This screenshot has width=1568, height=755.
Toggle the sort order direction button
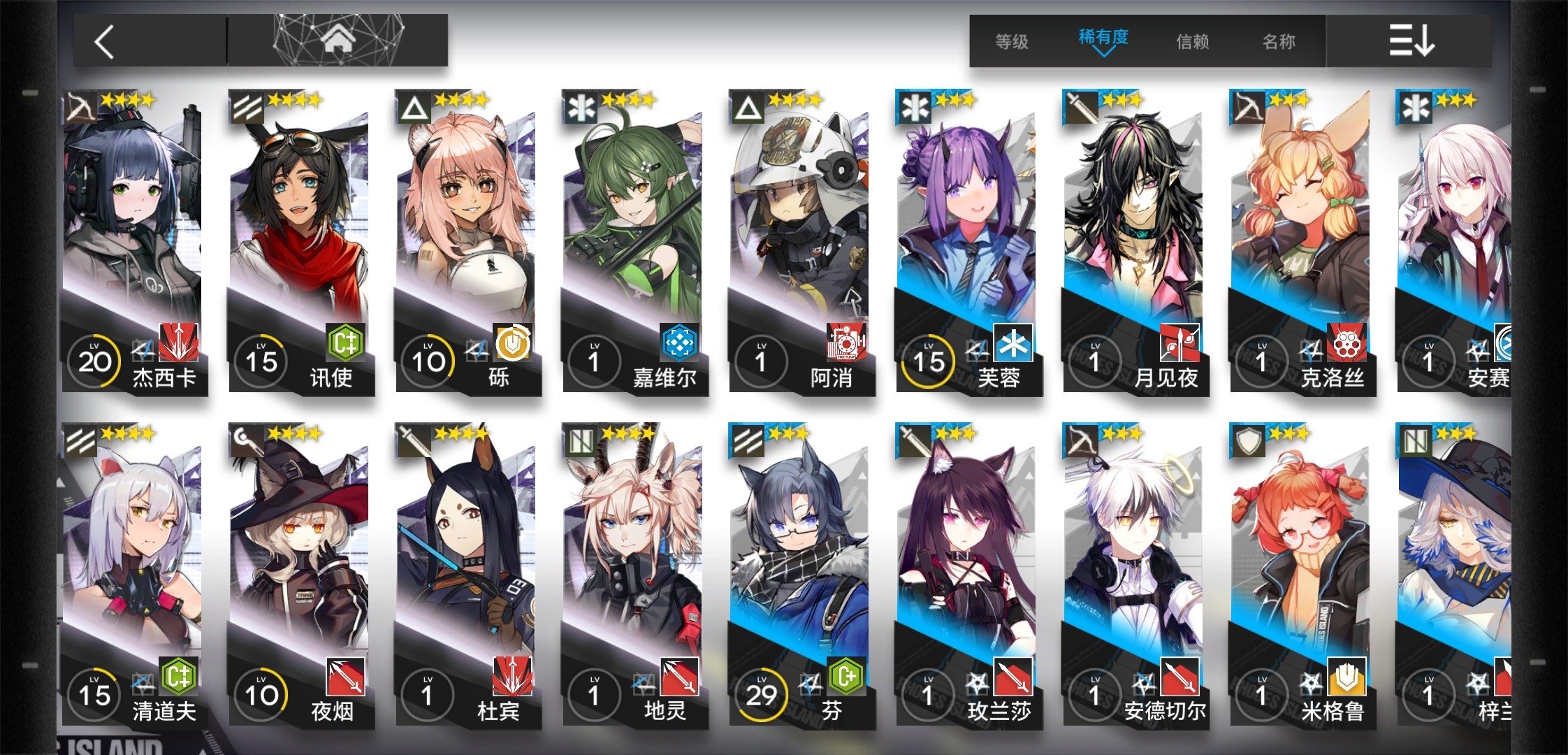coord(1410,41)
